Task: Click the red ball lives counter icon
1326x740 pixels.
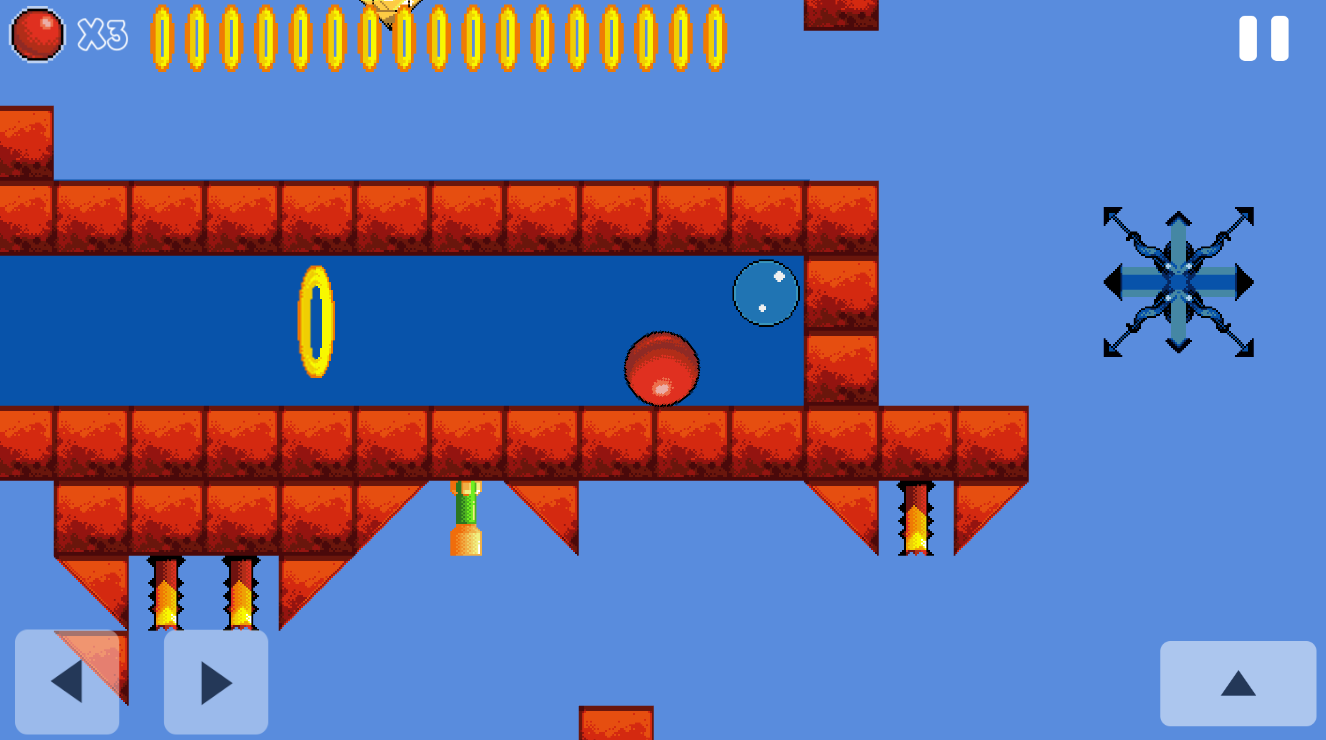Action: [x=38, y=37]
